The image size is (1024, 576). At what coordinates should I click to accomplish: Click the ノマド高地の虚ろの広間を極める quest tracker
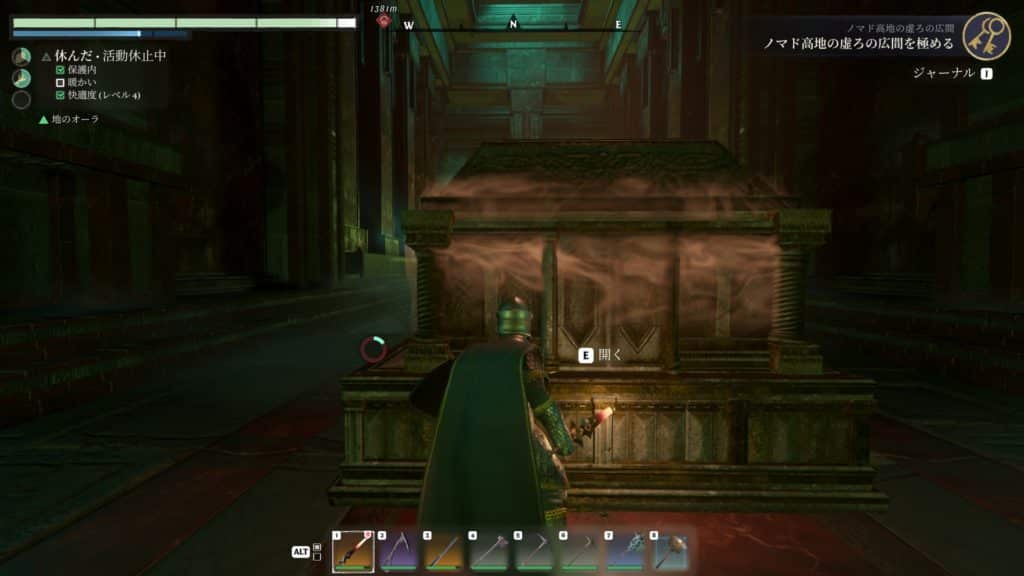(x=859, y=45)
